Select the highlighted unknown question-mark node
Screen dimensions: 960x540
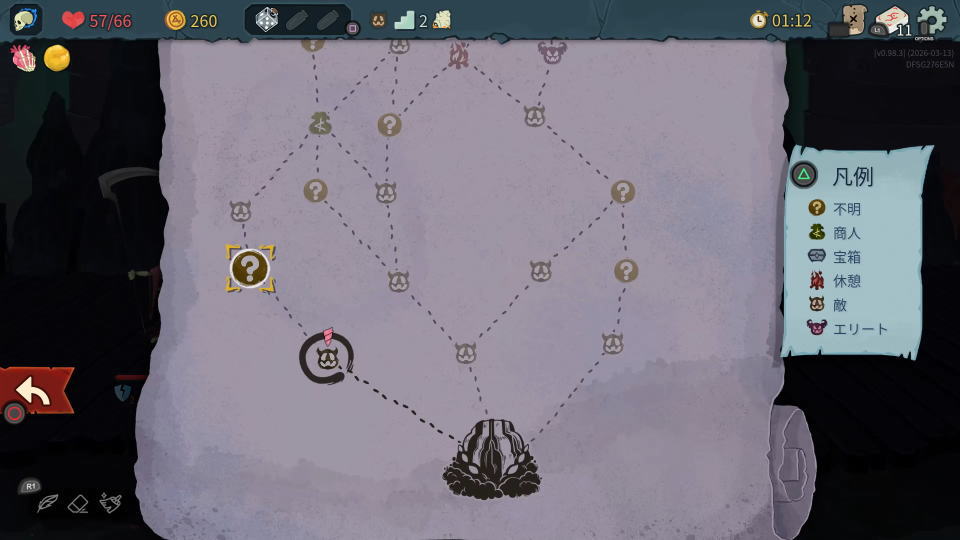[249, 268]
